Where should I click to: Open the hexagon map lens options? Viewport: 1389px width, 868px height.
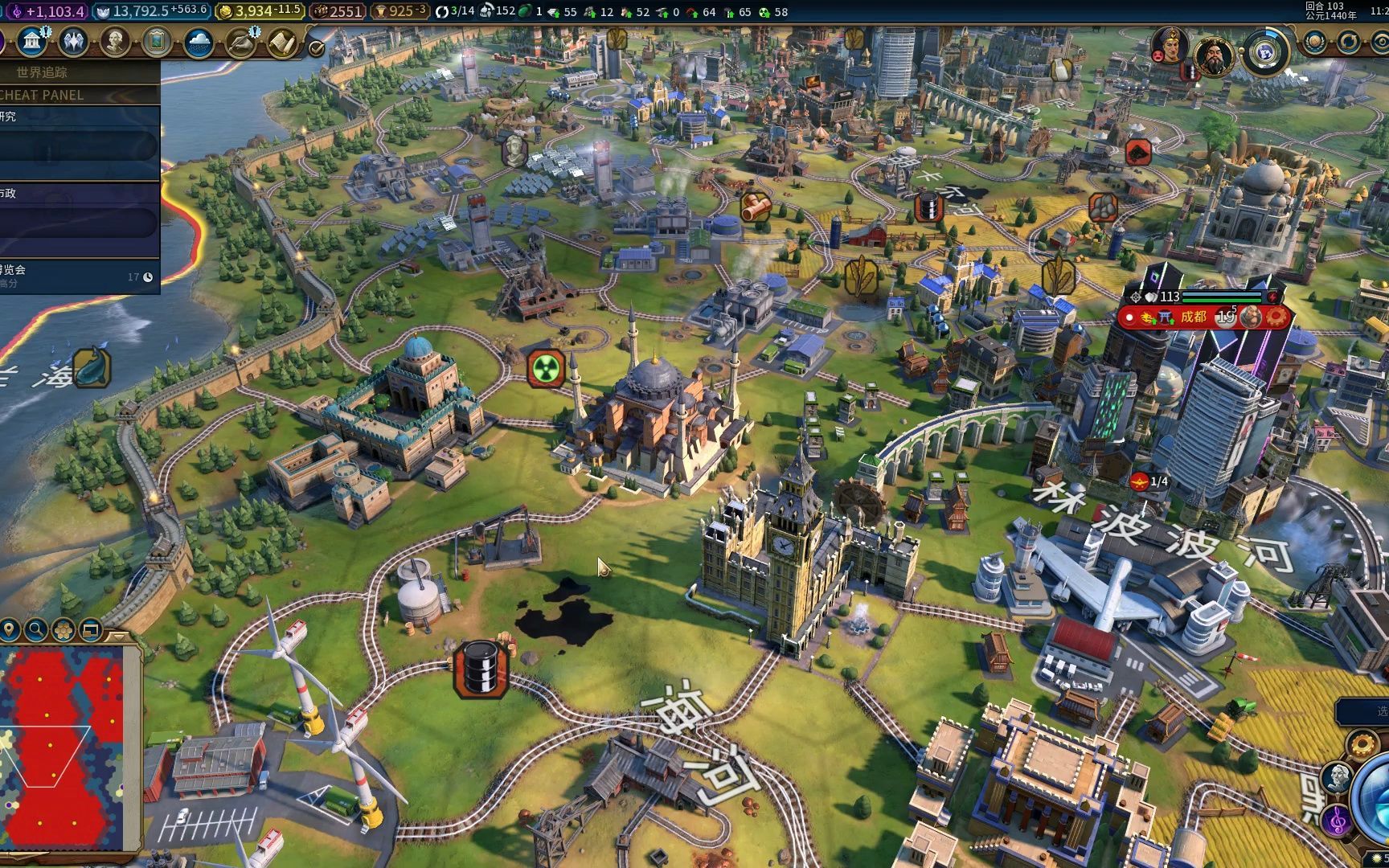tap(64, 629)
